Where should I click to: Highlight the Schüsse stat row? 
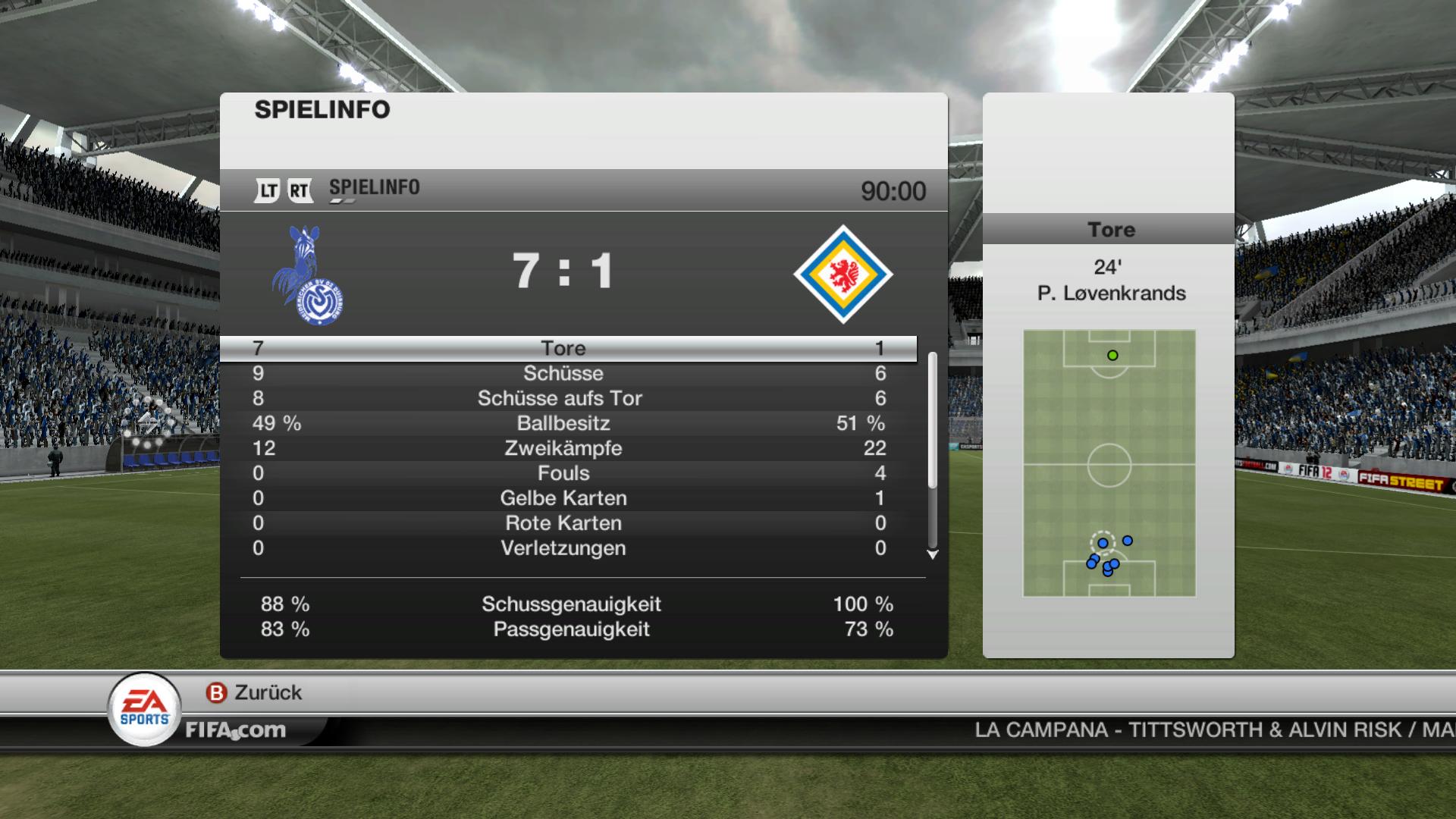click(x=563, y=373)
